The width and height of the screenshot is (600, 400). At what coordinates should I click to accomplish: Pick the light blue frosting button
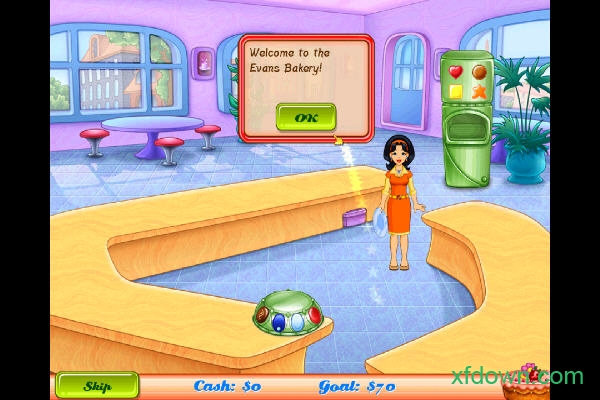297,324
